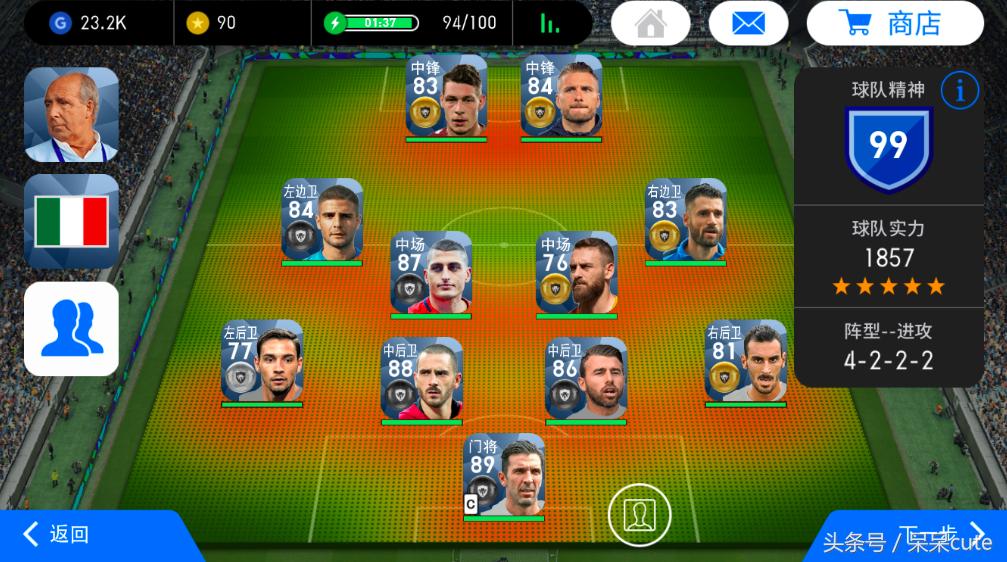Image resolution: width=1007 pixels, height=562 pixels.
Task: Choose the striker card rated 83
Action: [446, 96]
